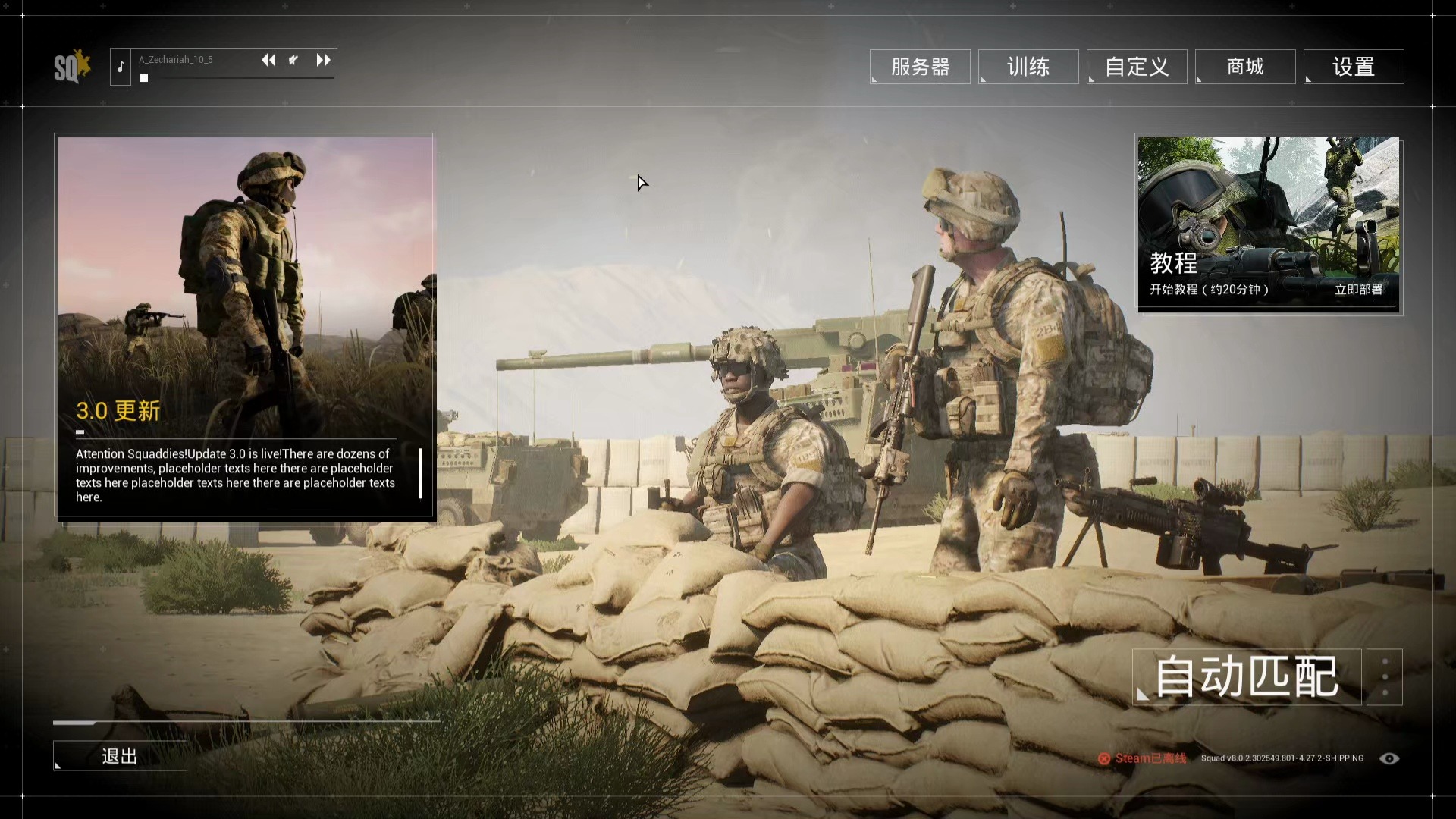
Task: Select the 训练 training menu
Action: 1028,67
